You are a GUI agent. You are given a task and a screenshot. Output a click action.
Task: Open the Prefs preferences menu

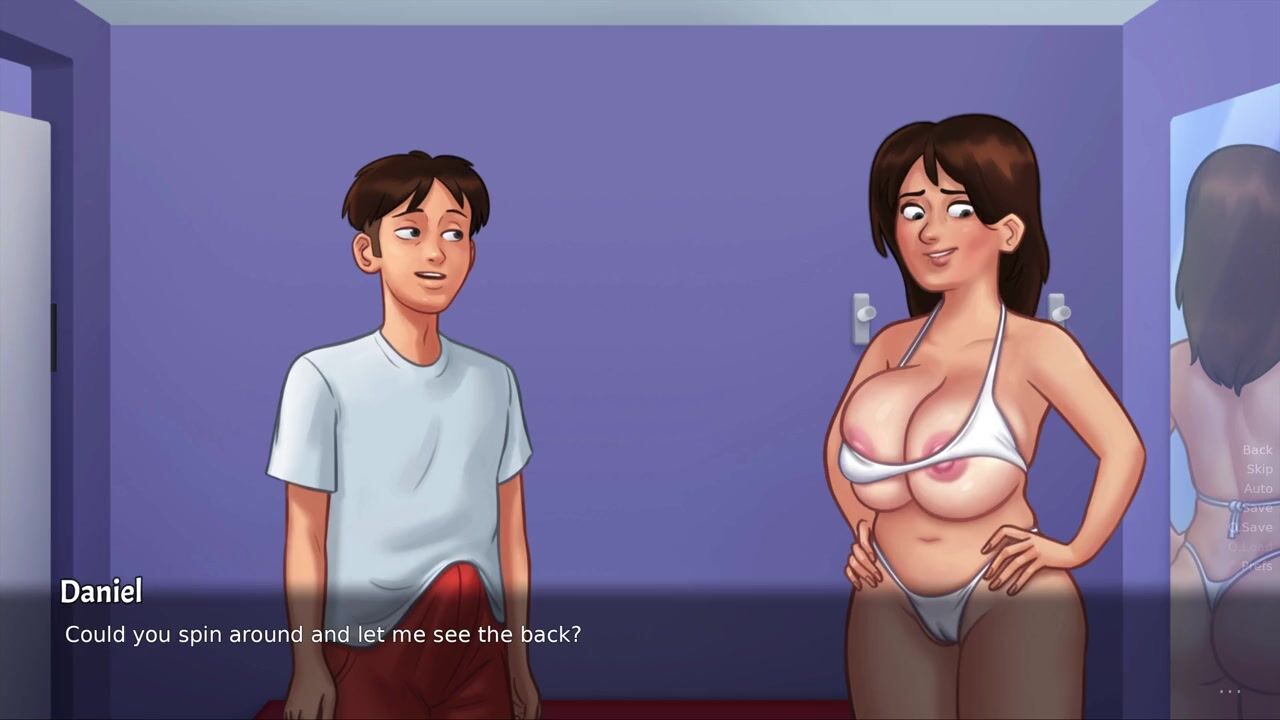tap(1256, 566)
